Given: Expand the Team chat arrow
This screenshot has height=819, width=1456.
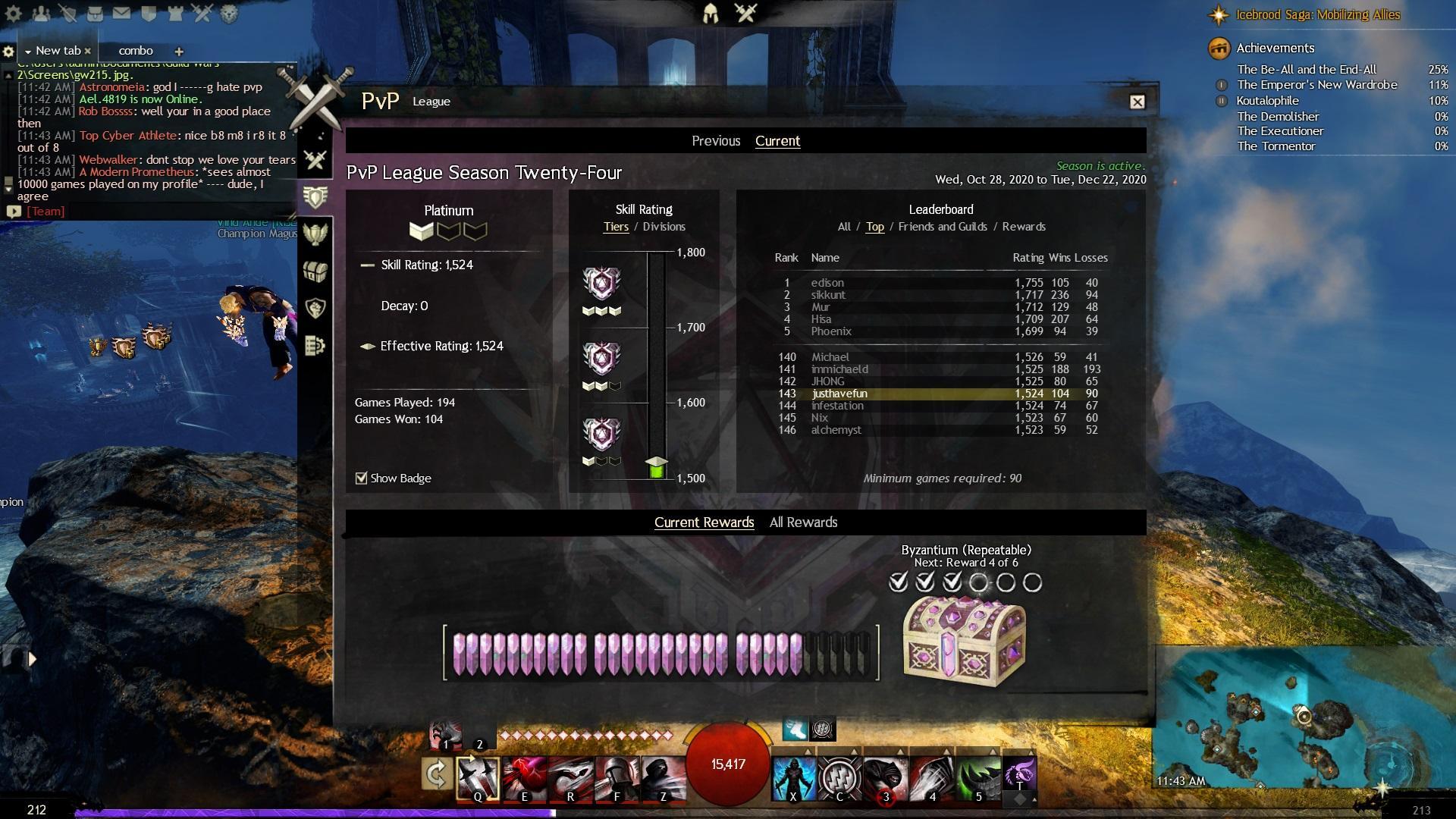Looking at the screenshot, I should point(13,211).
